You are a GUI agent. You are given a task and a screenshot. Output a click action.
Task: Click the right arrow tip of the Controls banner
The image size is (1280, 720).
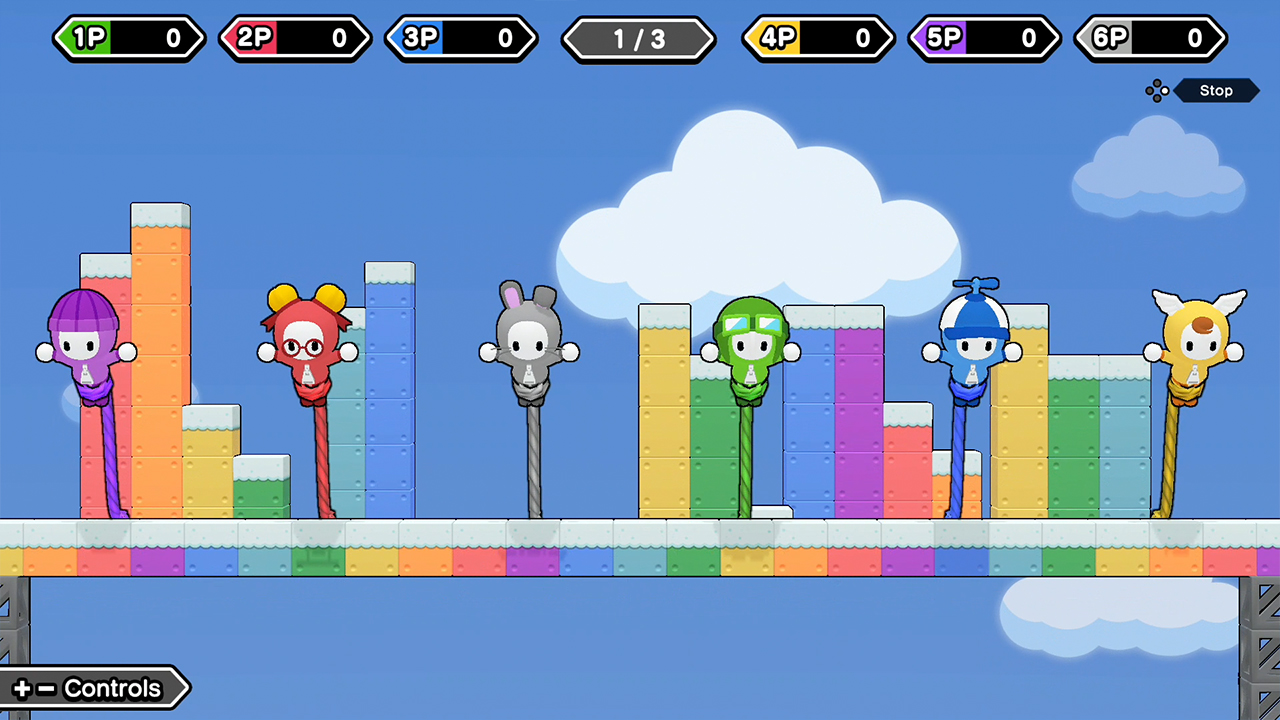coord(184,688)
